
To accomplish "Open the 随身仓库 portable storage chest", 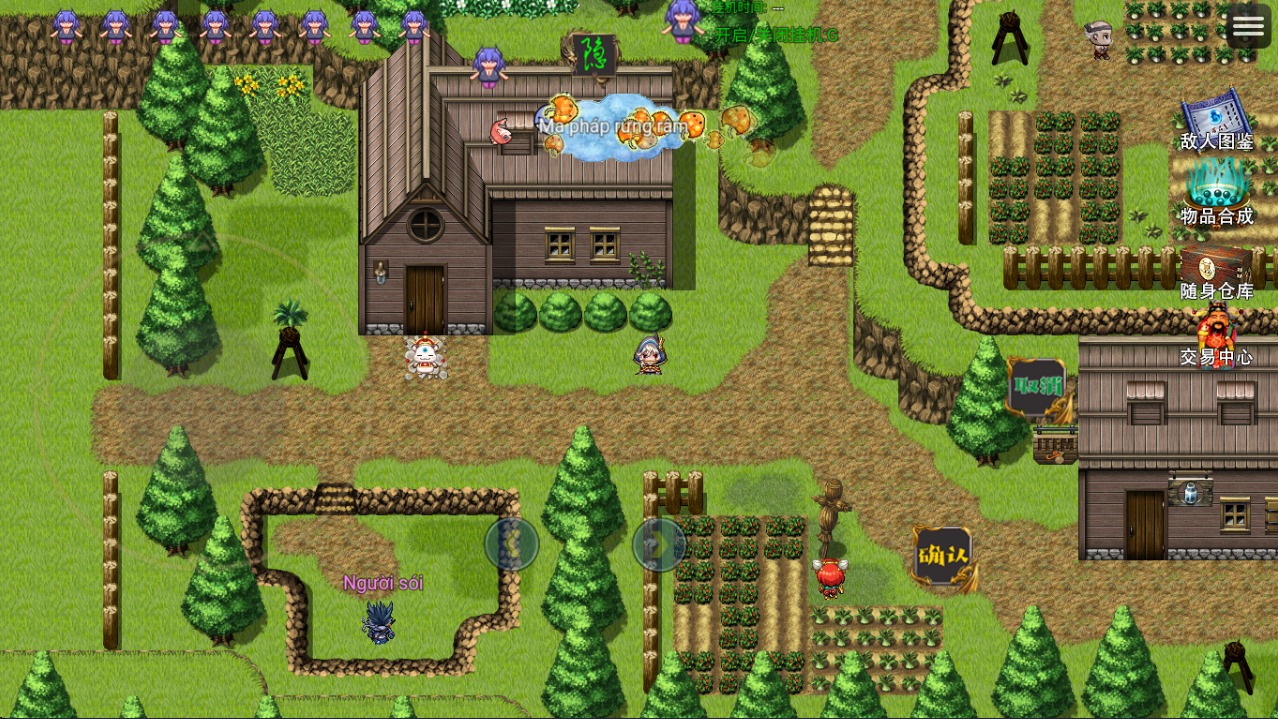I will pyautogui.click(x=1216, y=271).
